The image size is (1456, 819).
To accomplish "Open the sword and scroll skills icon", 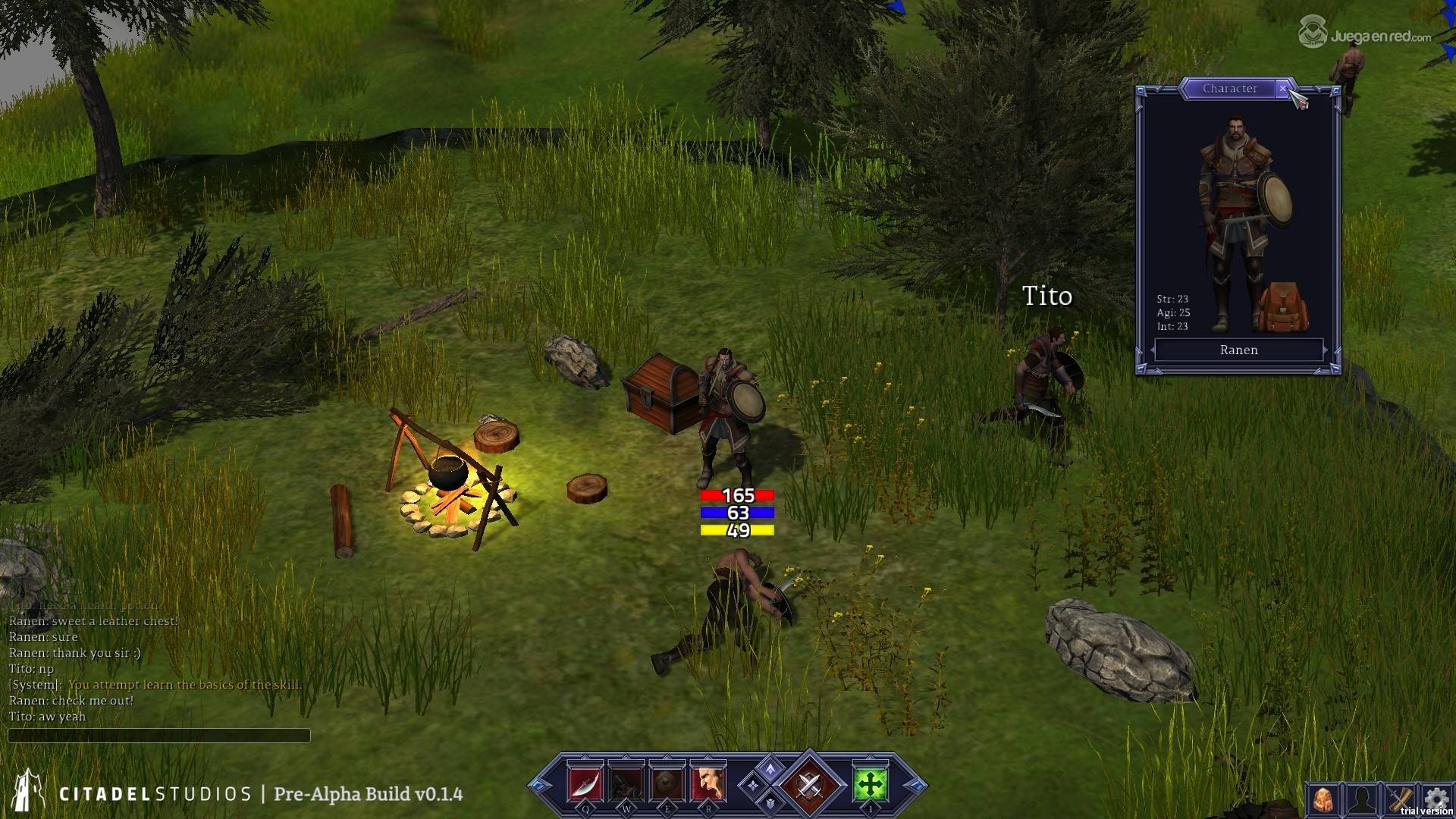I will click(x=1400, y=800).
